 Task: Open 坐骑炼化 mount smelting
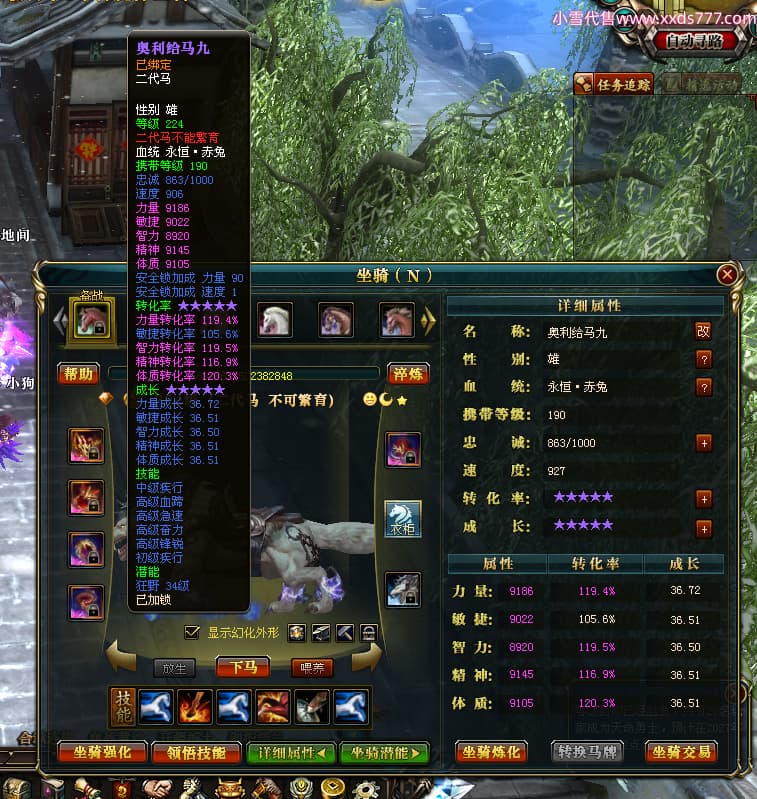point(492,751)
